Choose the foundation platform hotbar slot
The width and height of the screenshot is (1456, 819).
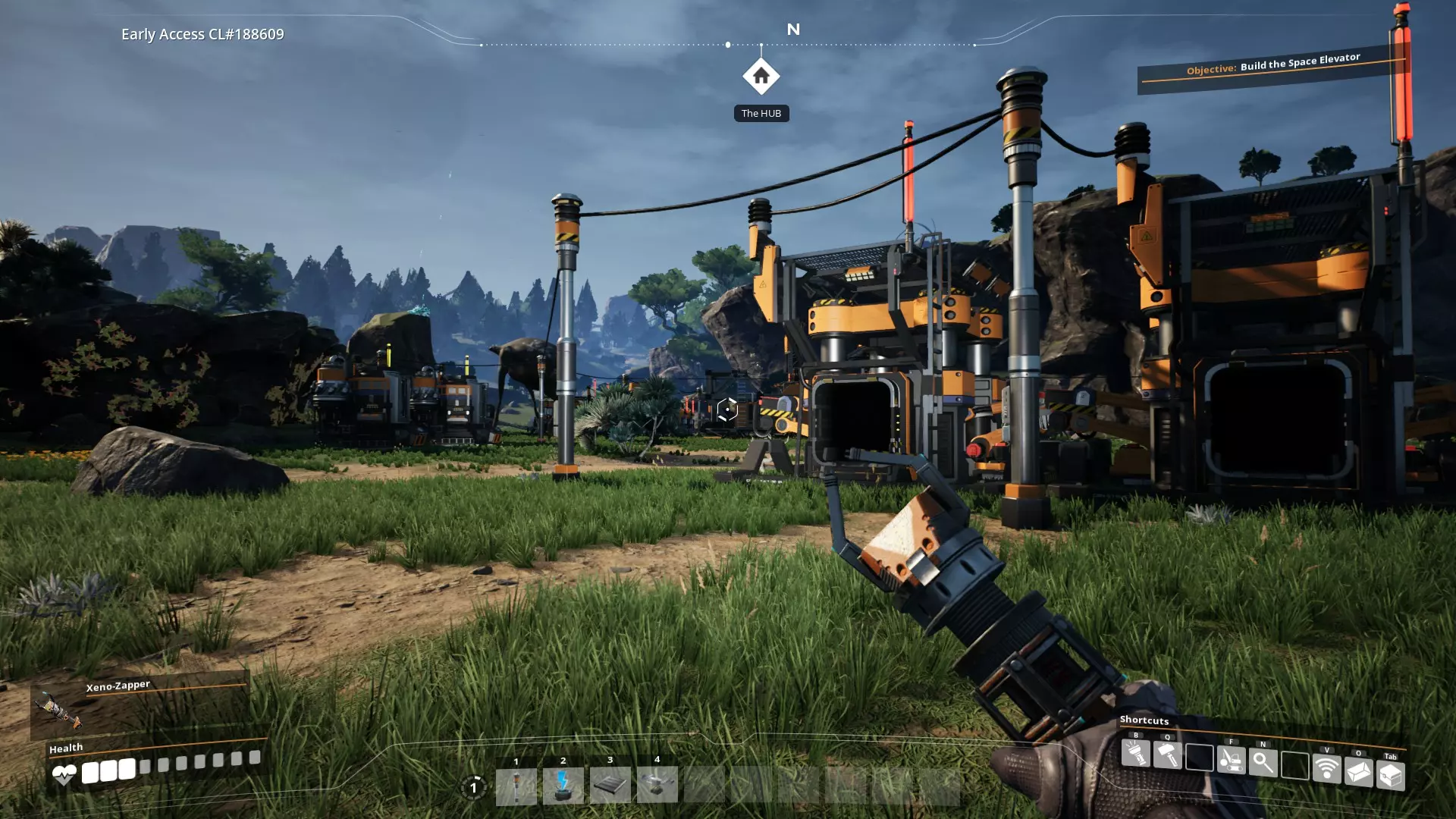(610, 786)
